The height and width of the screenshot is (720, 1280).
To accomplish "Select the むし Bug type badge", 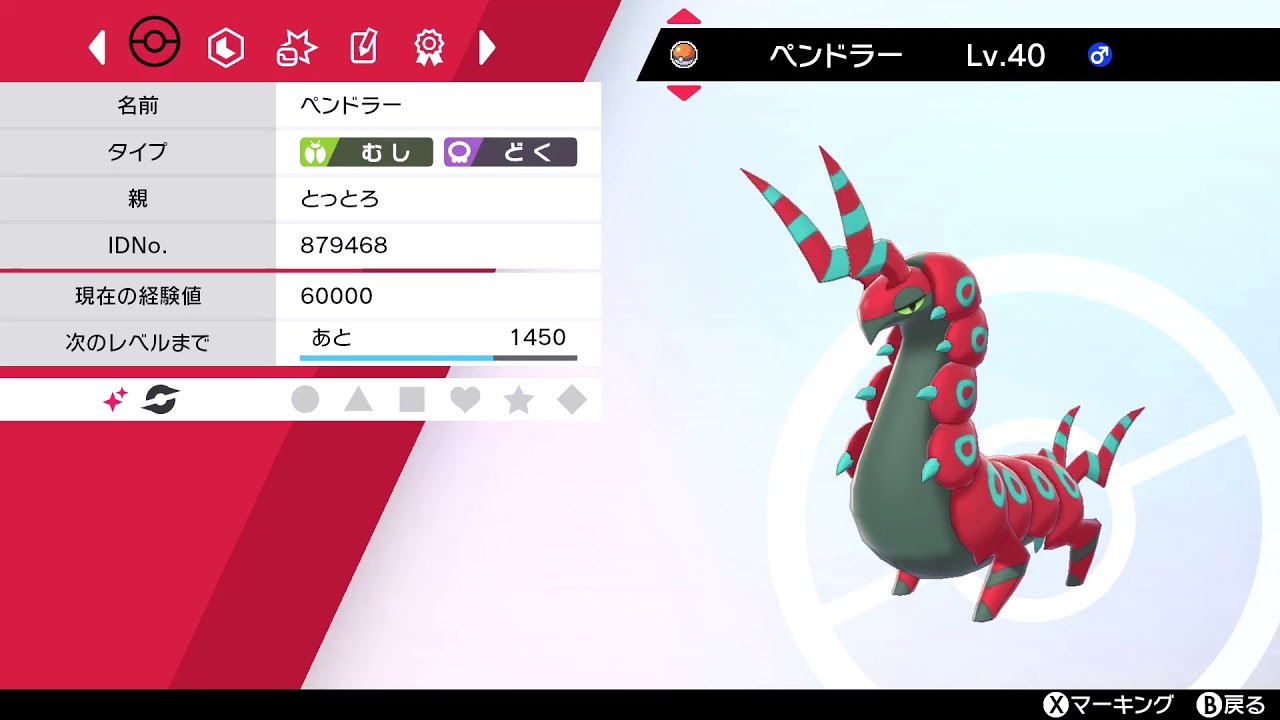I will pyautogui.click(x=369, y=152).
